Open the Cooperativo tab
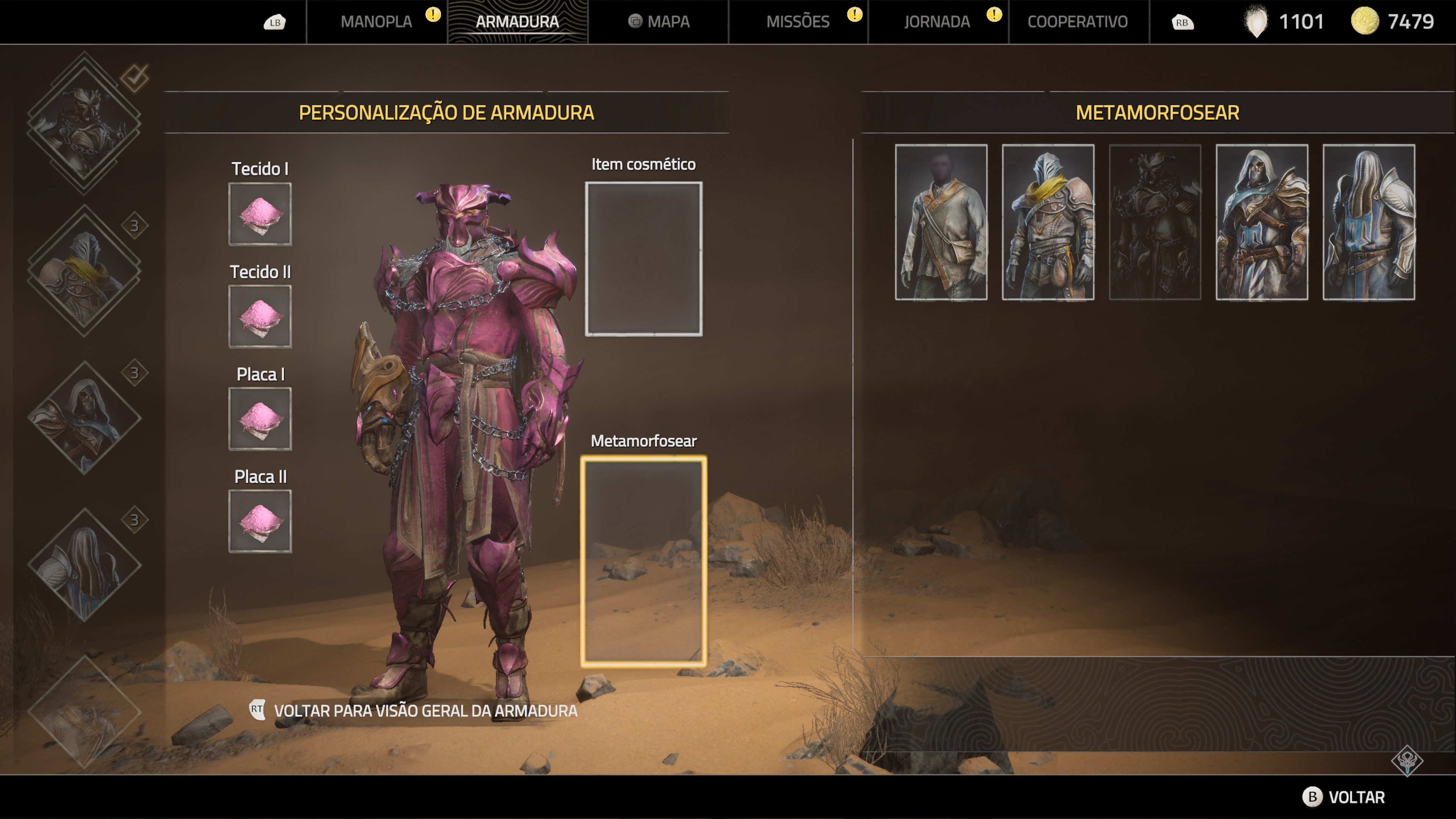Viewport: 1456px width, 819px height. click(1077, 22)
